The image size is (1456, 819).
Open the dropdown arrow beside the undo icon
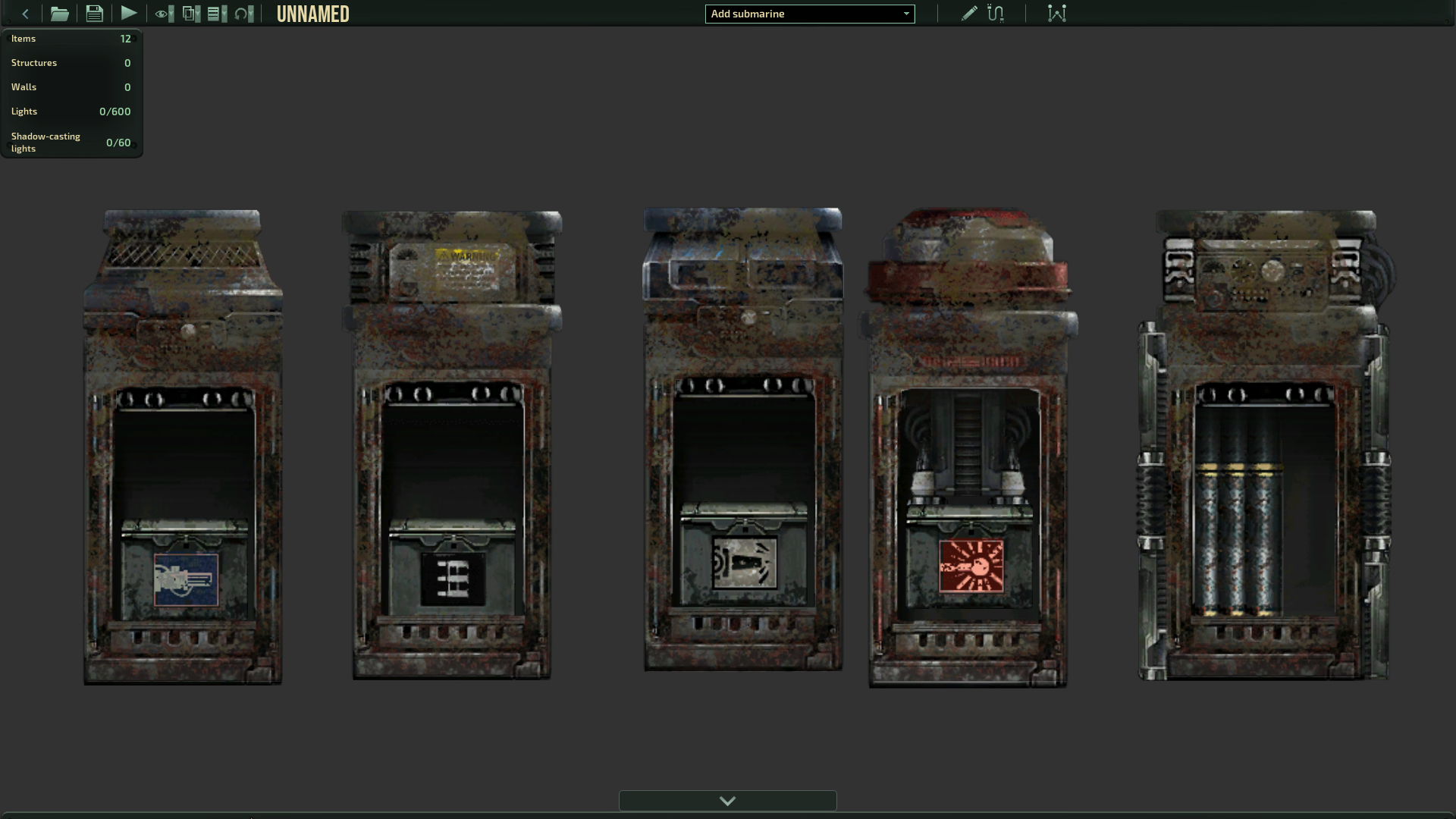251,14
